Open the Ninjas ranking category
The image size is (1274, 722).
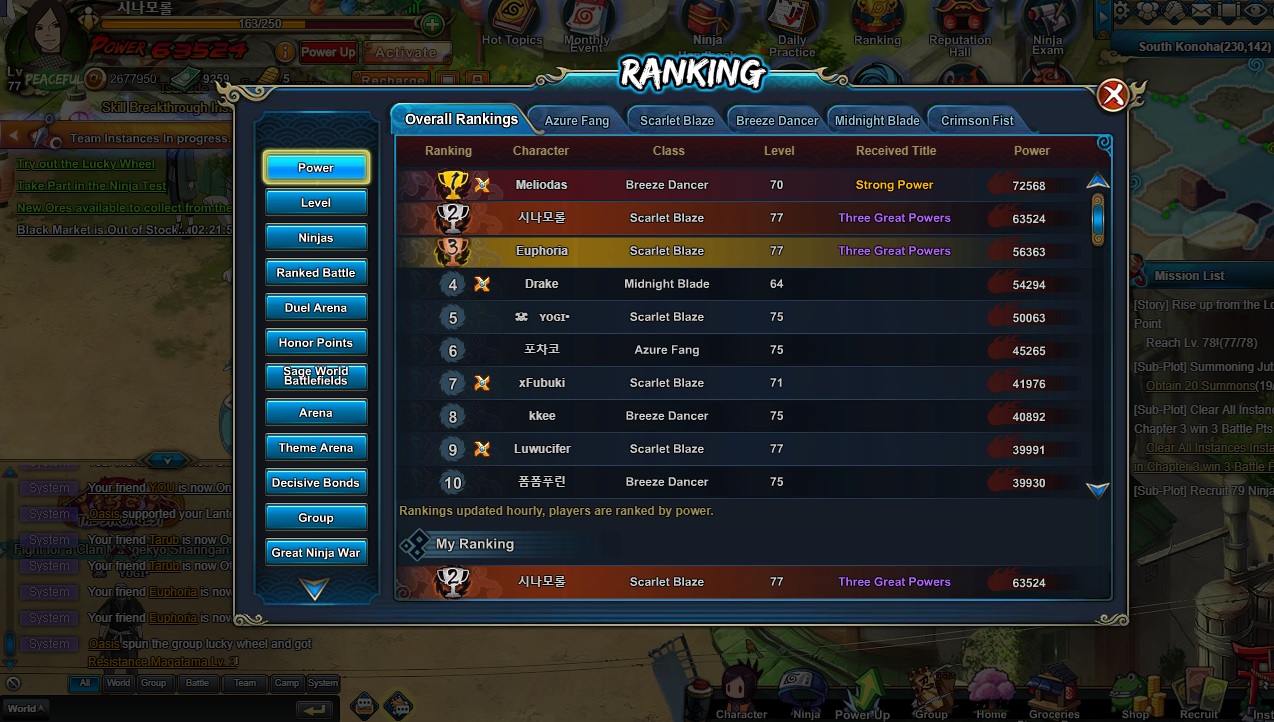point(316,238)
